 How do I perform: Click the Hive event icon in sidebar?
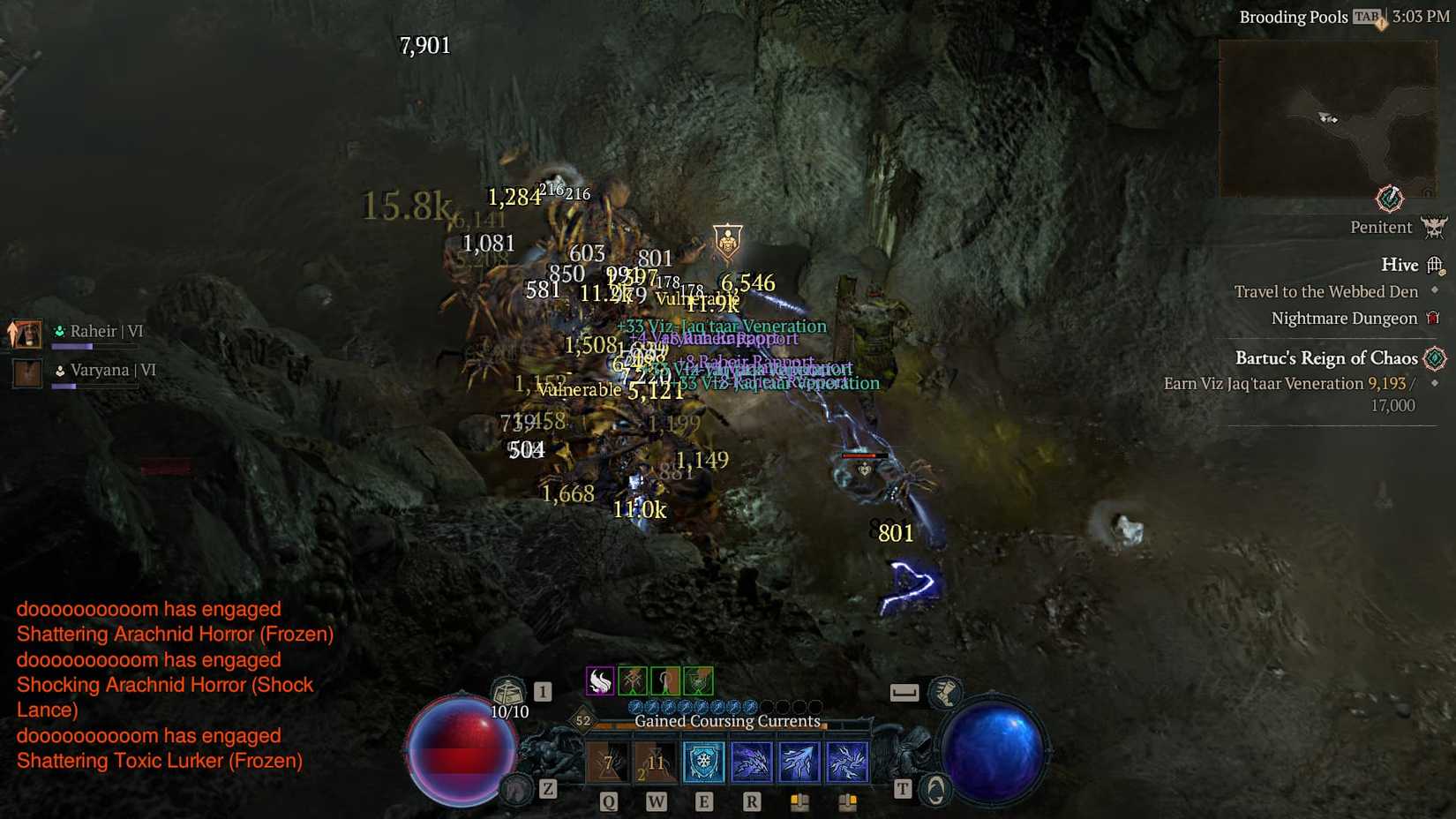coord(1437,265)
